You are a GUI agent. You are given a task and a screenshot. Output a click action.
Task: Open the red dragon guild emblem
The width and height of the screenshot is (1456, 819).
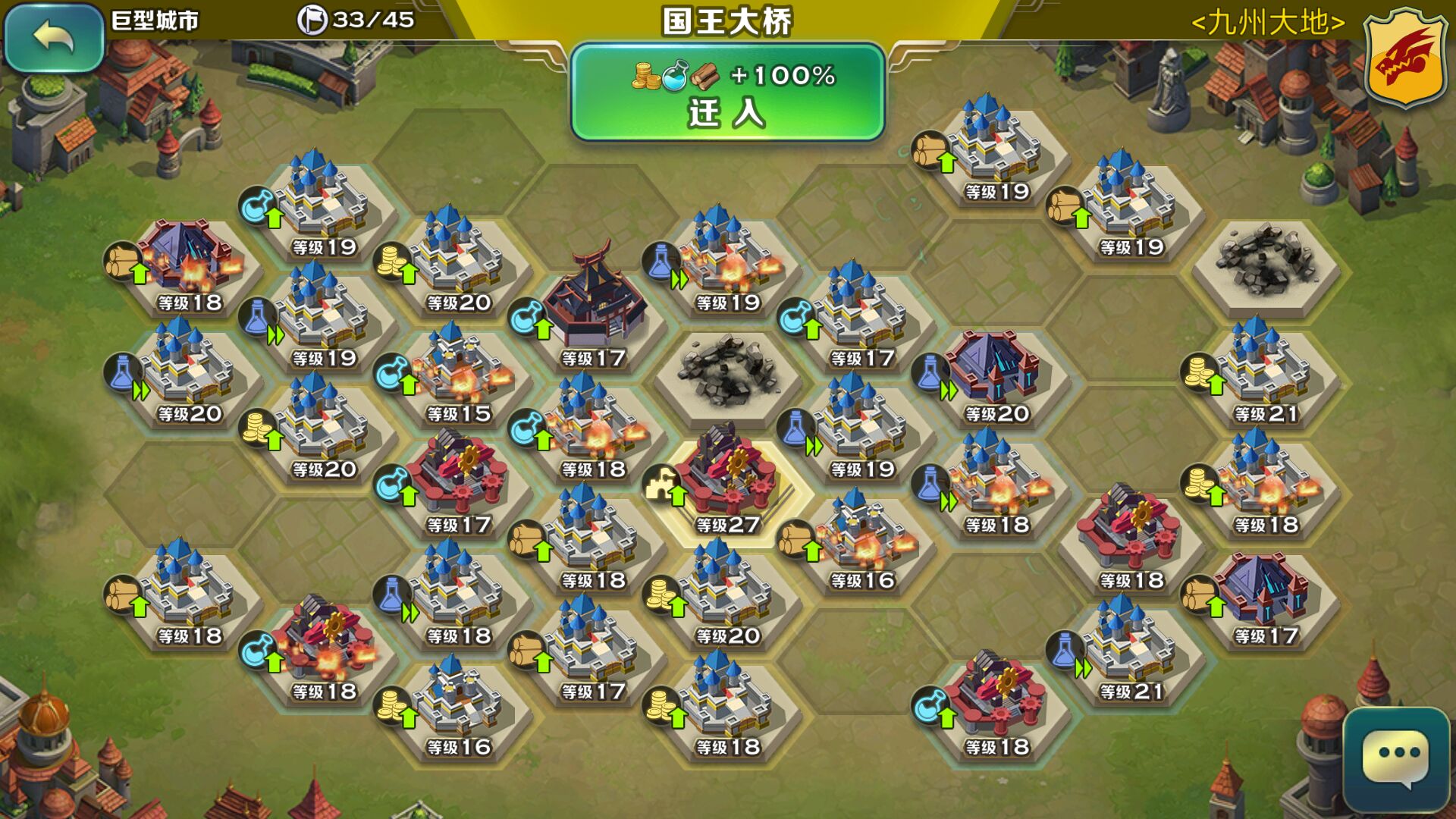pos(1405,58)
